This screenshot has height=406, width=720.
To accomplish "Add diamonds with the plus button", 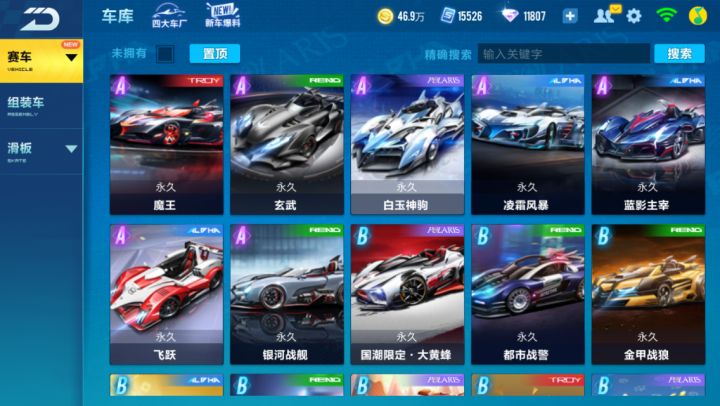I will coord(570,16).
